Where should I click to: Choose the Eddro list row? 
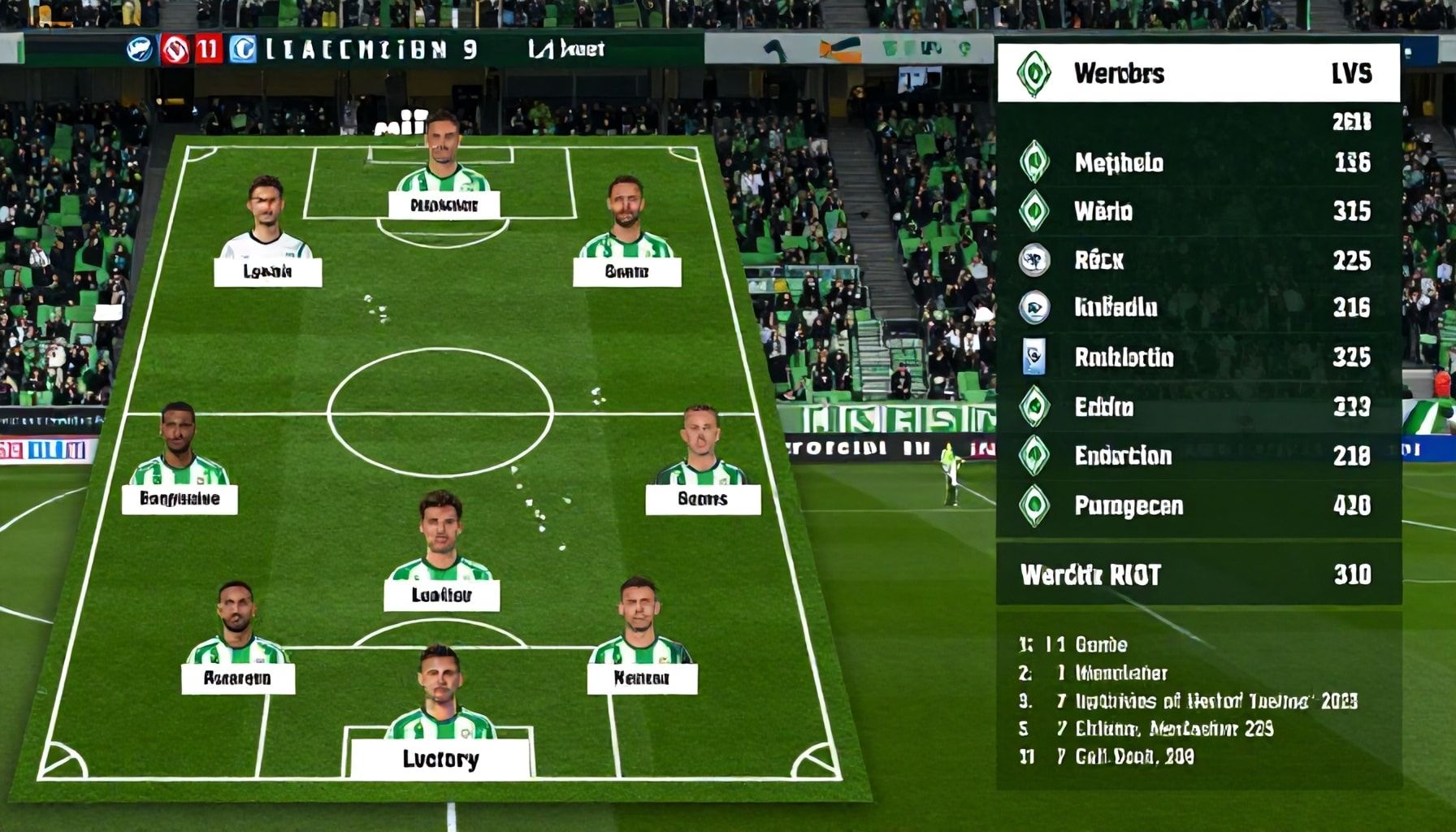1198,406
